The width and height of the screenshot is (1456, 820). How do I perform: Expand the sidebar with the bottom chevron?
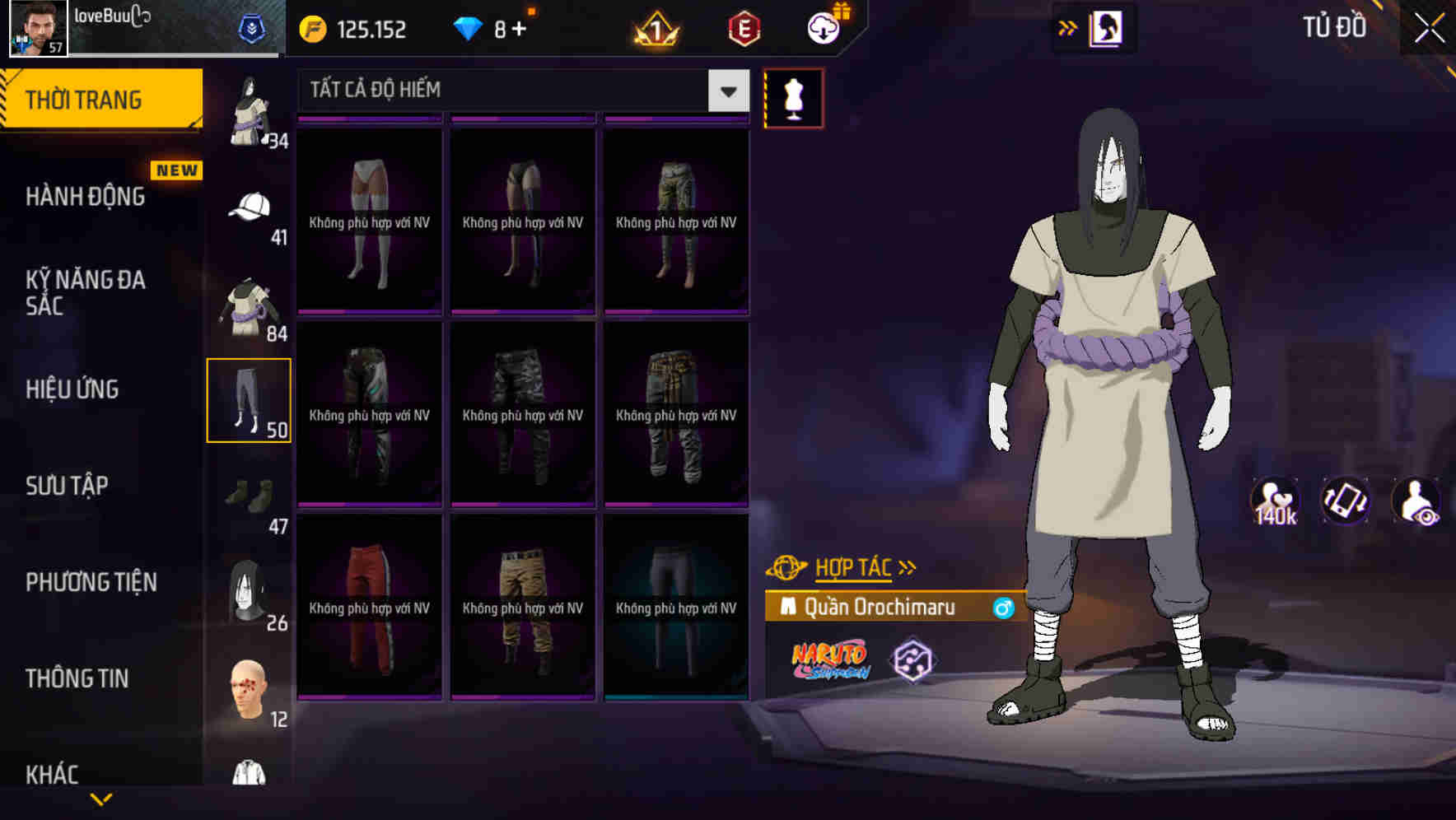tap(101, 798)
